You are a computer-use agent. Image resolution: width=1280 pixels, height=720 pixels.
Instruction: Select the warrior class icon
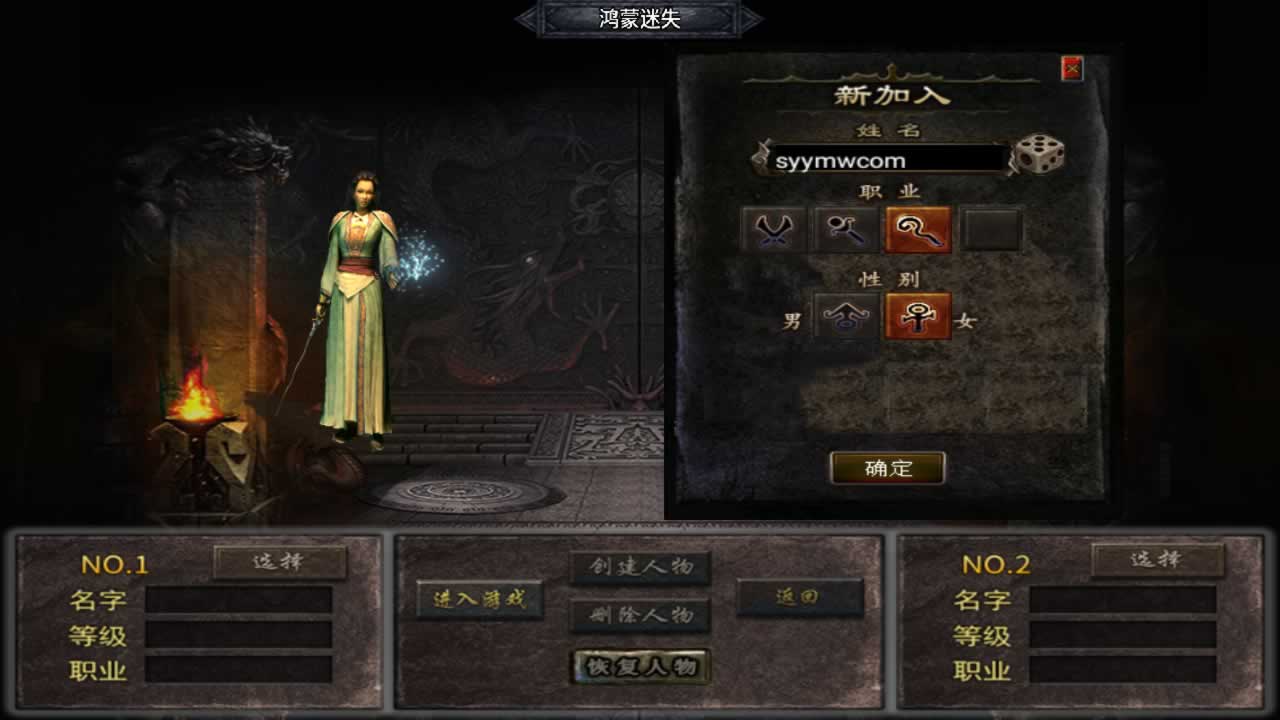tap(774, 230)
